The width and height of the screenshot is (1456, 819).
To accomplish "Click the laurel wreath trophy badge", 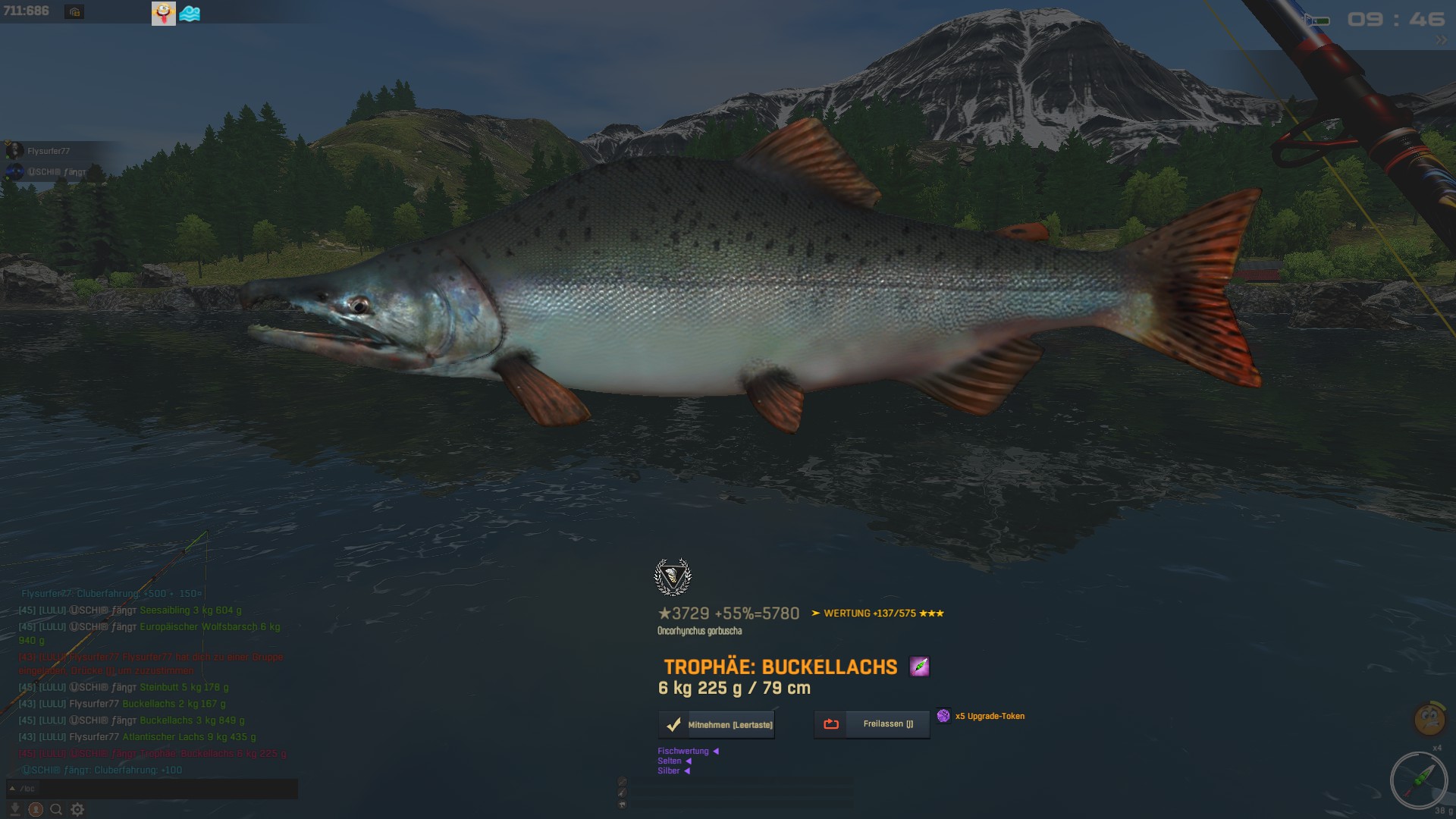I will tap(673, 577).
